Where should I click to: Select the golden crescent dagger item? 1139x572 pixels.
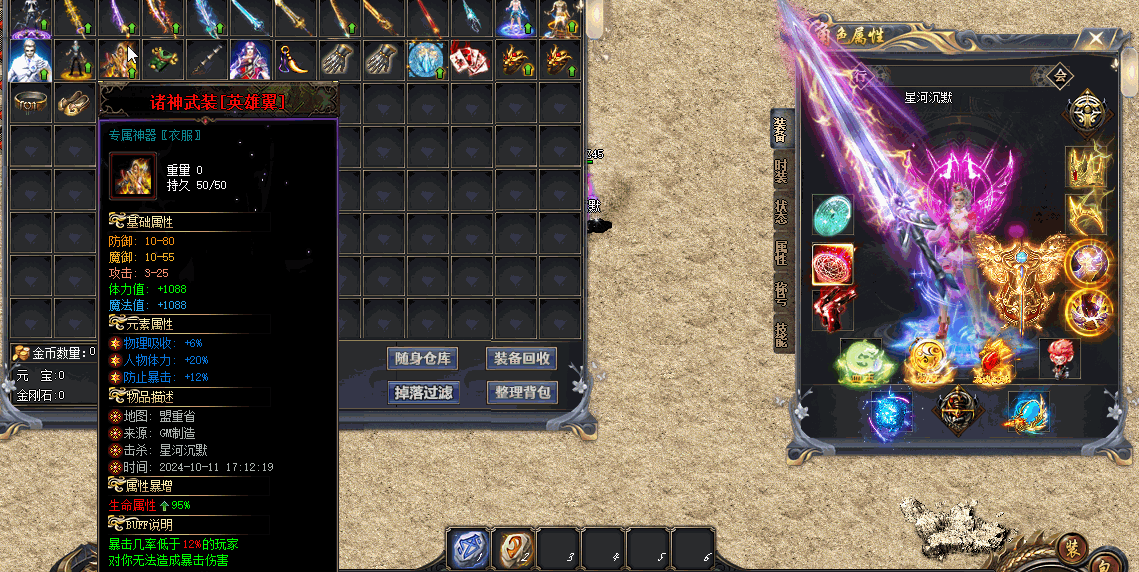tap(293, 60)
